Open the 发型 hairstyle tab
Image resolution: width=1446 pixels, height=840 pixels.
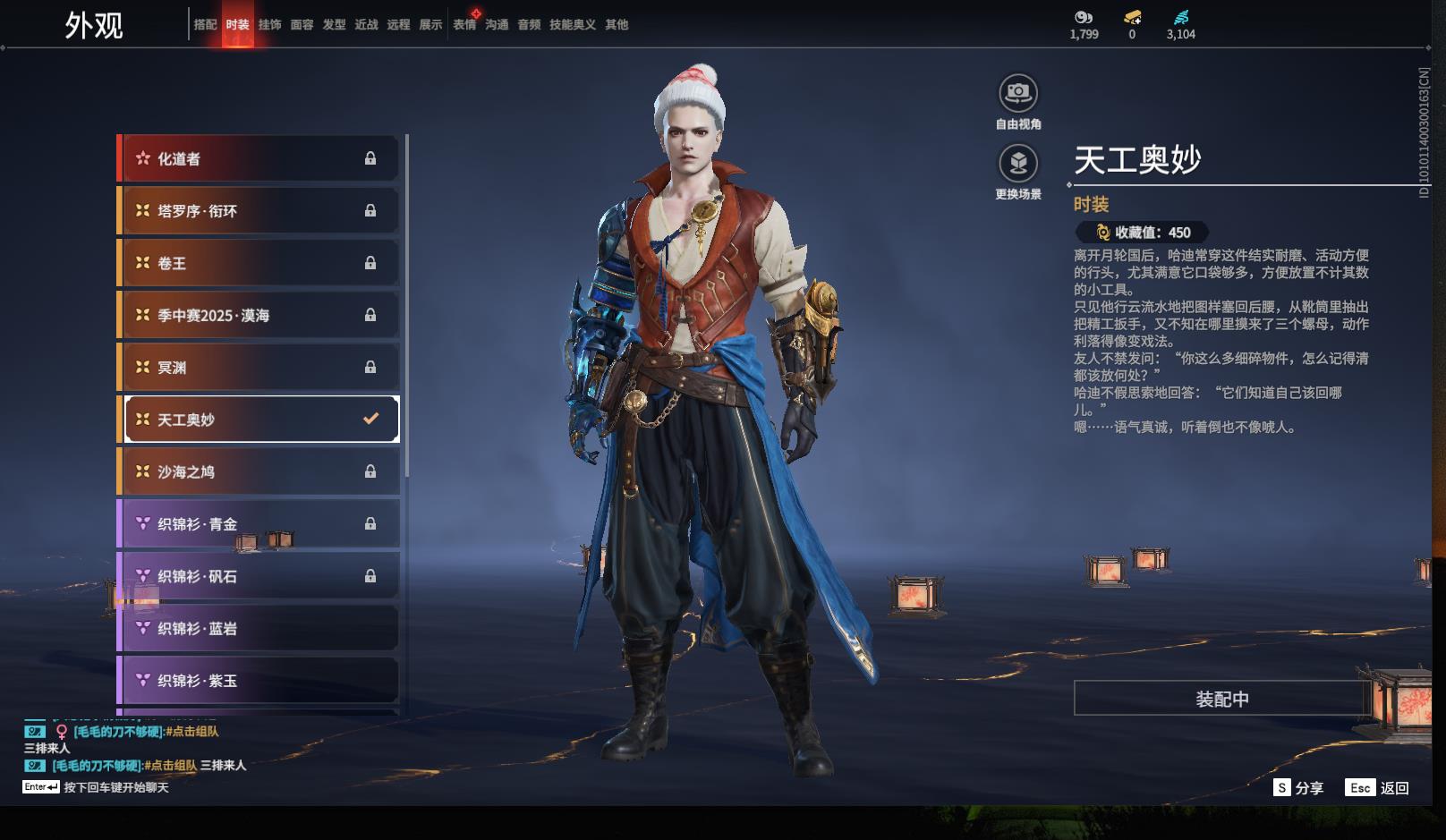click(x=334, y=25)
